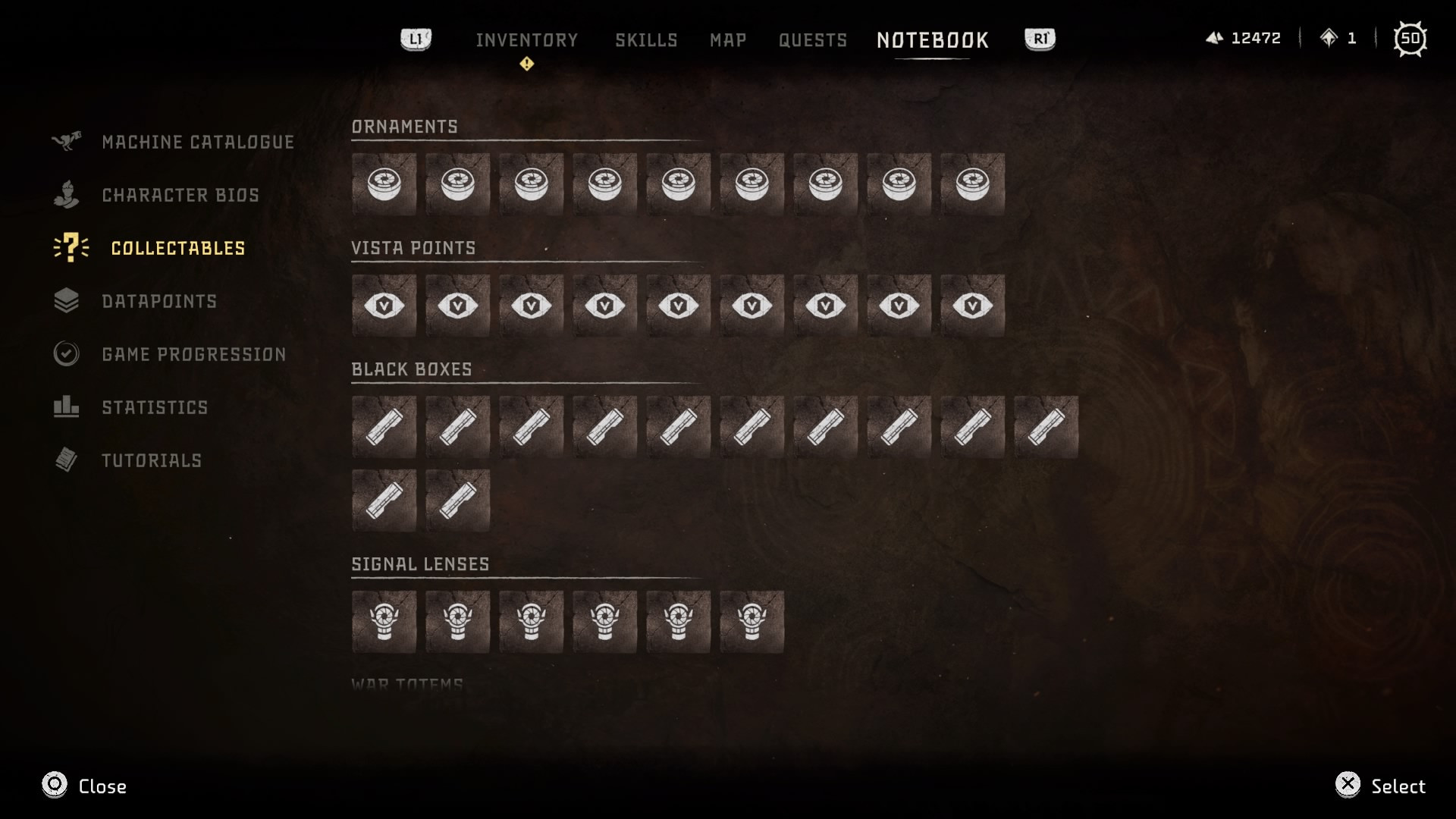Choose Character Bios in the sidebar
Image resolution: width=1456 pixels, height=819 pixels.
point(180,195)
